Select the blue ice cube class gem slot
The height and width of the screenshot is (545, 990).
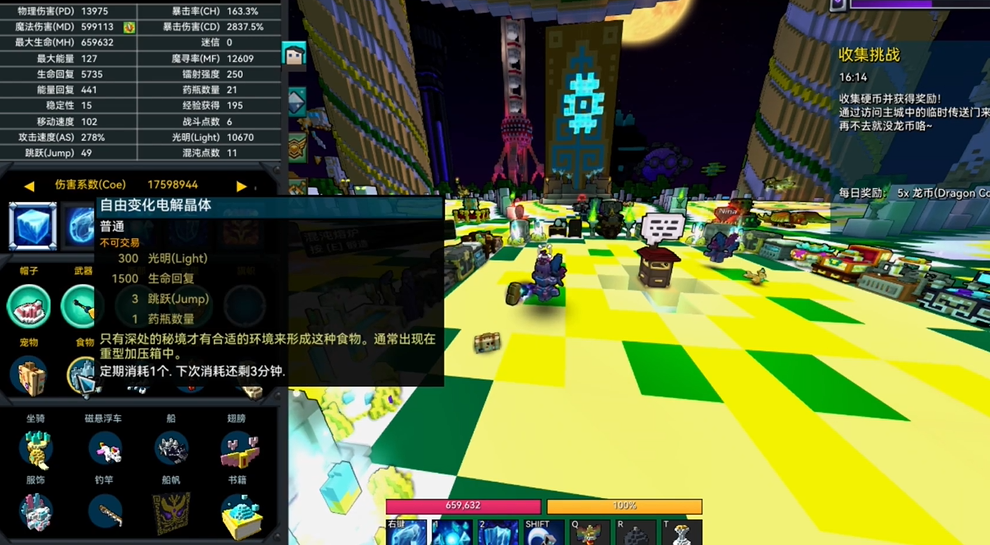point(28,225)
